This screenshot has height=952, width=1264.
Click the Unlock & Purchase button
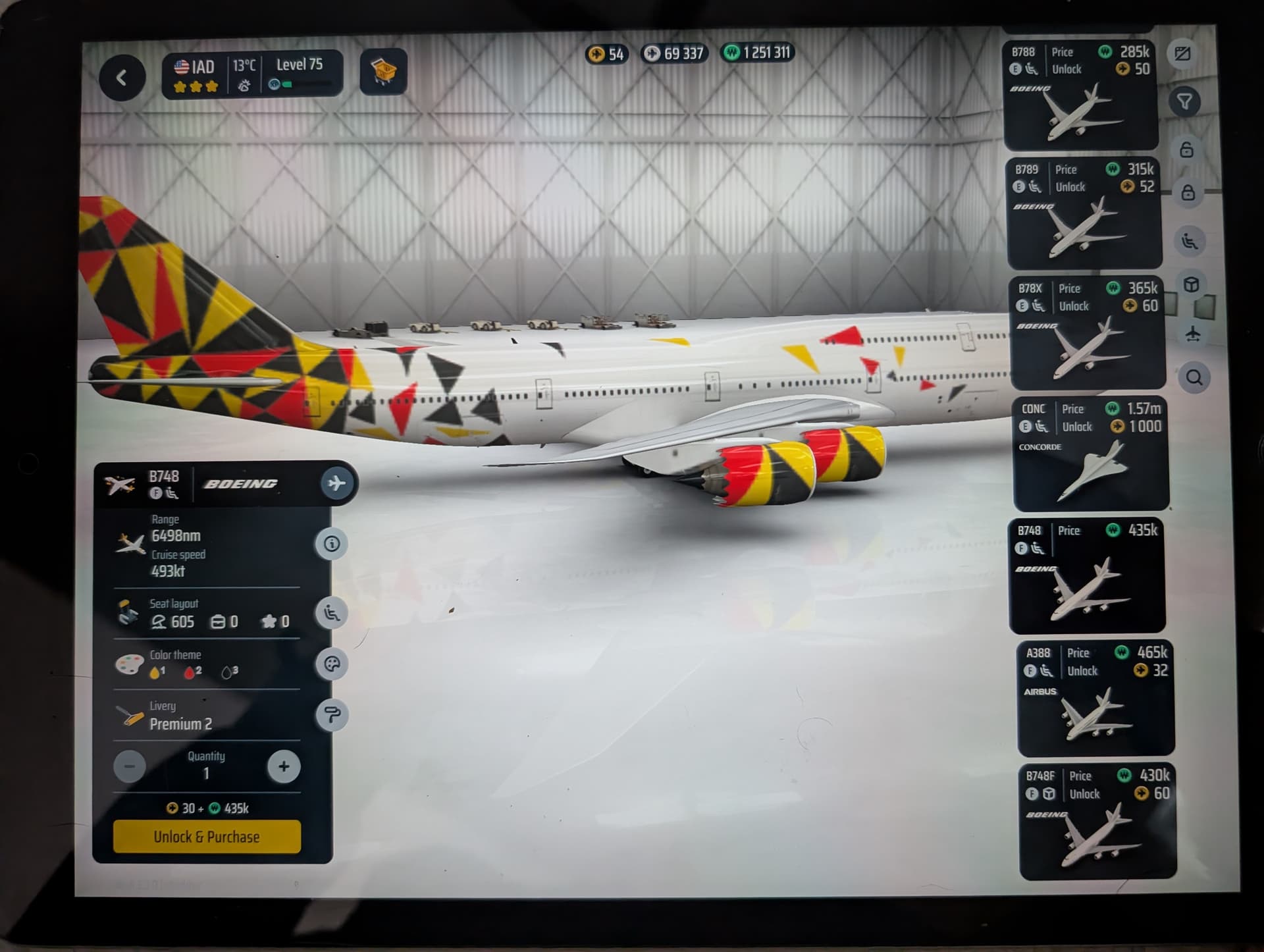[207, 837]
